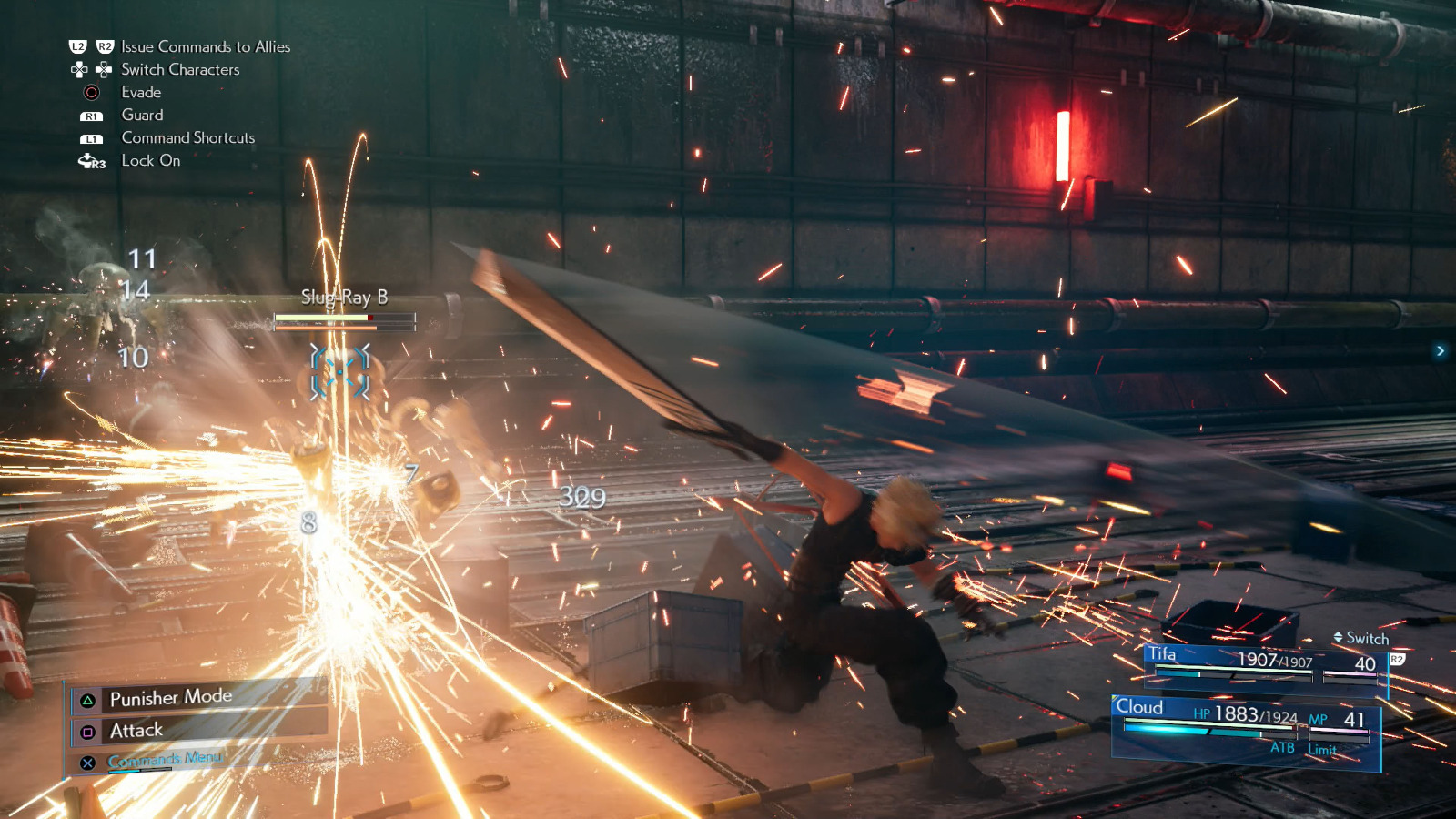Screen dimensions: 1456x819
Task: Toggle Punisher Mode
Action: pos(170,696)
